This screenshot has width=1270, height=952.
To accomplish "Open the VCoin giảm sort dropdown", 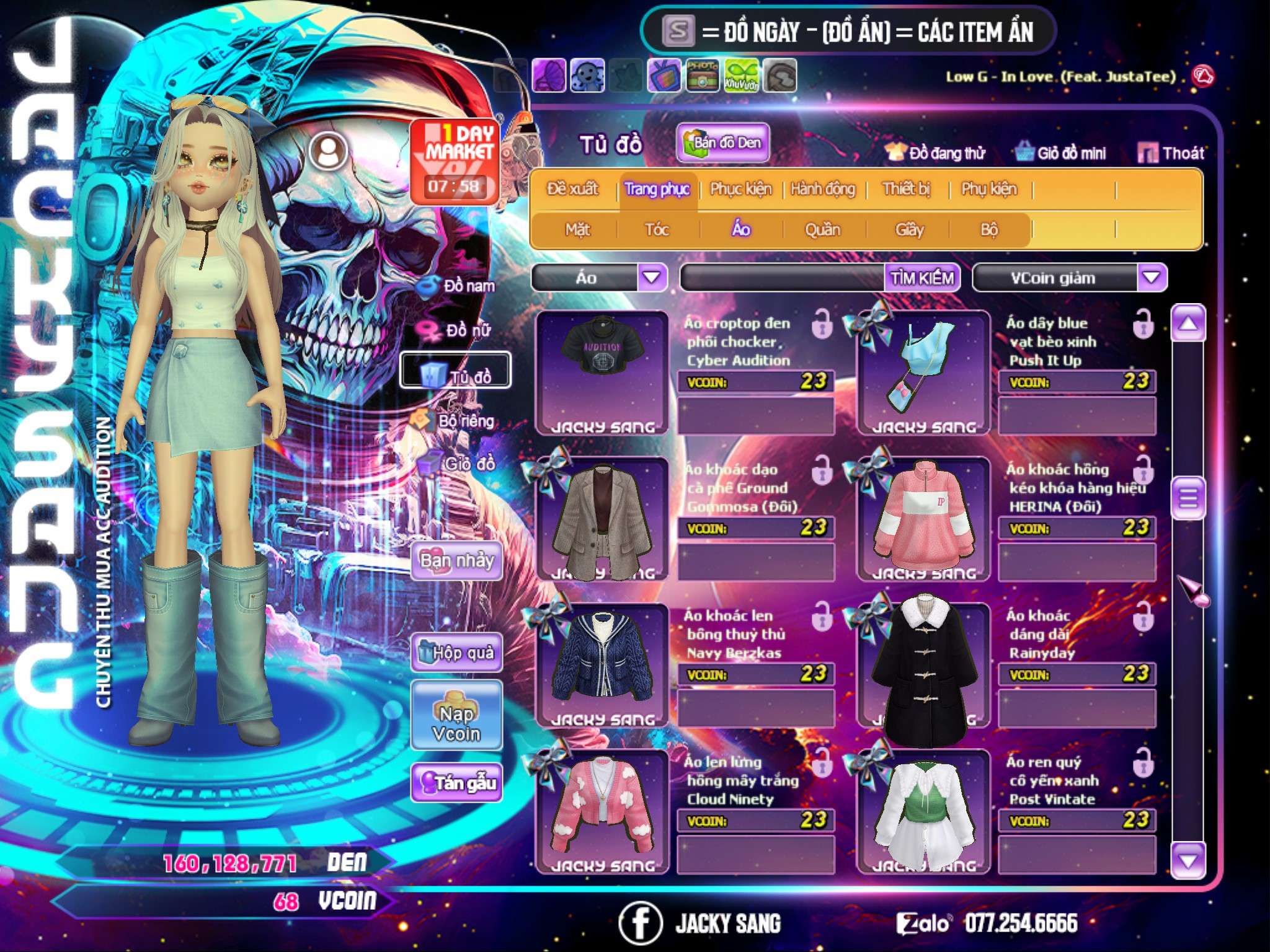I will click(x=1152, y=278).
